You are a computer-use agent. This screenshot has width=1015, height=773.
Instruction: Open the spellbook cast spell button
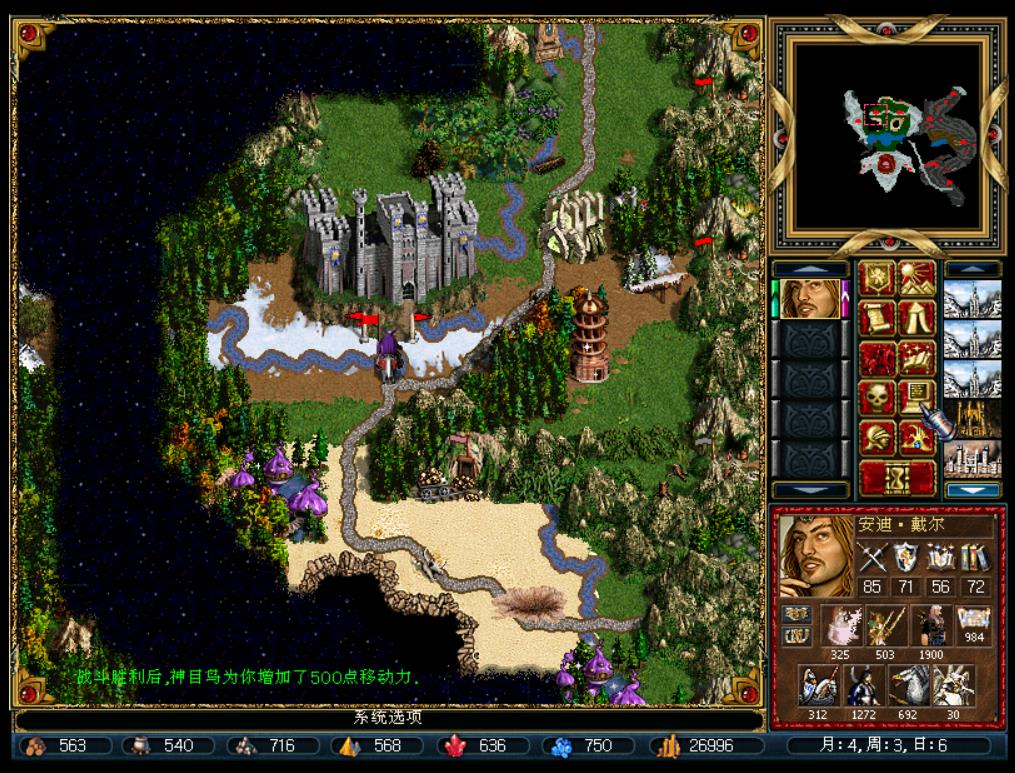[917, 358]
